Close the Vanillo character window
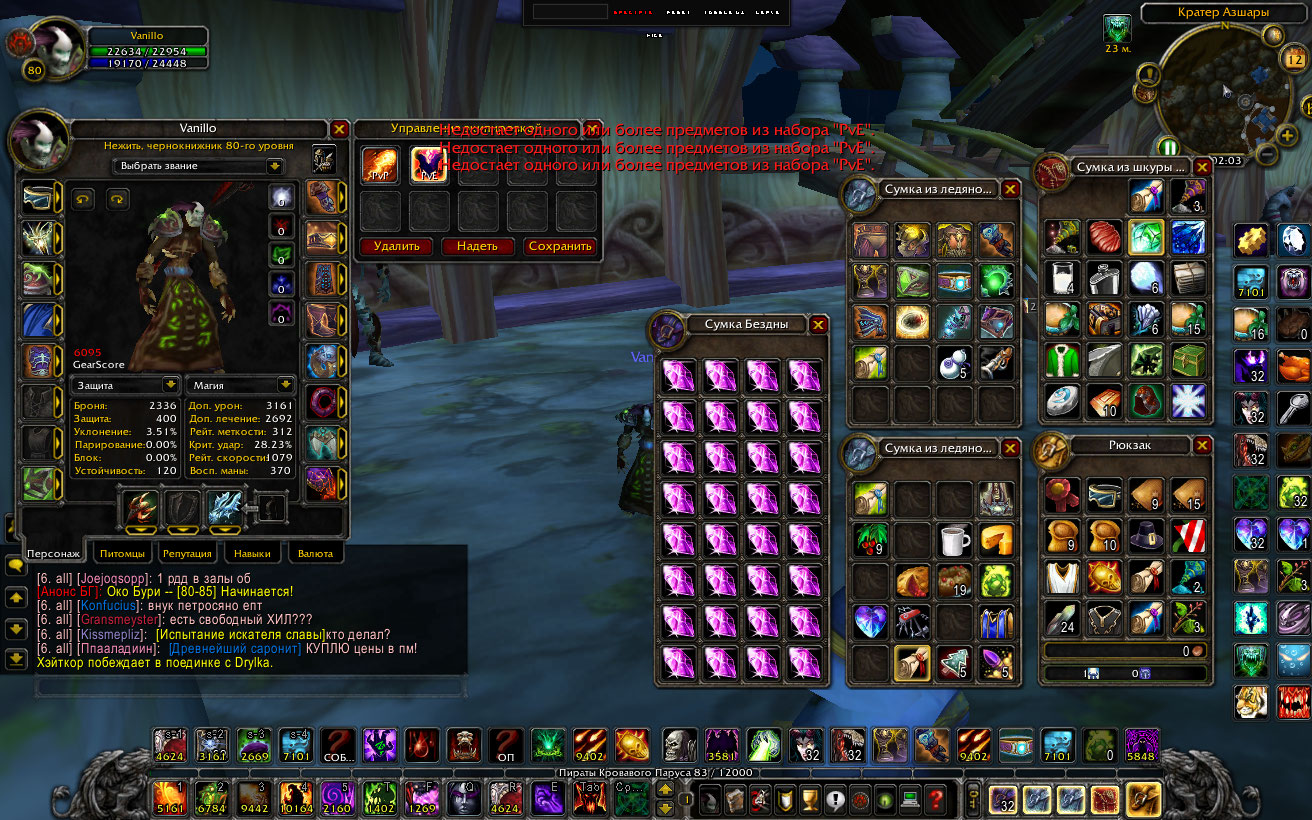 click(x=339, y=129)
